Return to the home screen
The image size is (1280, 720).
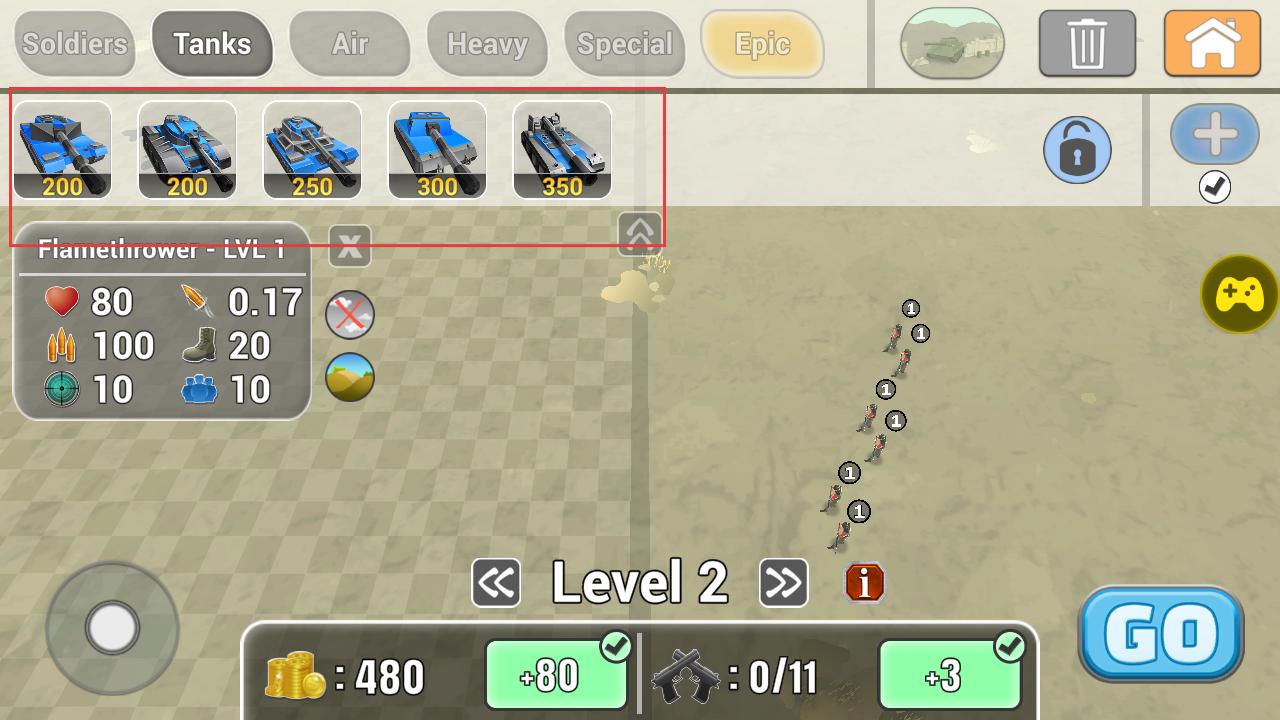pos(1212,44)
